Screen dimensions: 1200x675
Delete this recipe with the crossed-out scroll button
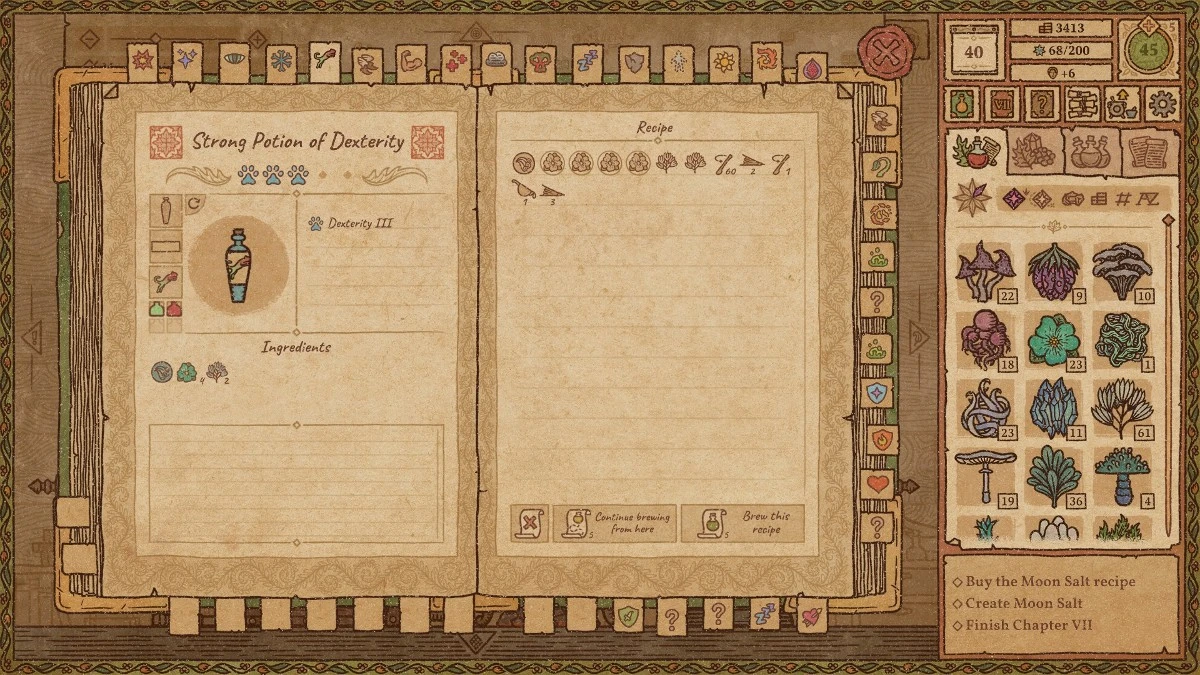(x=530, y=523)
